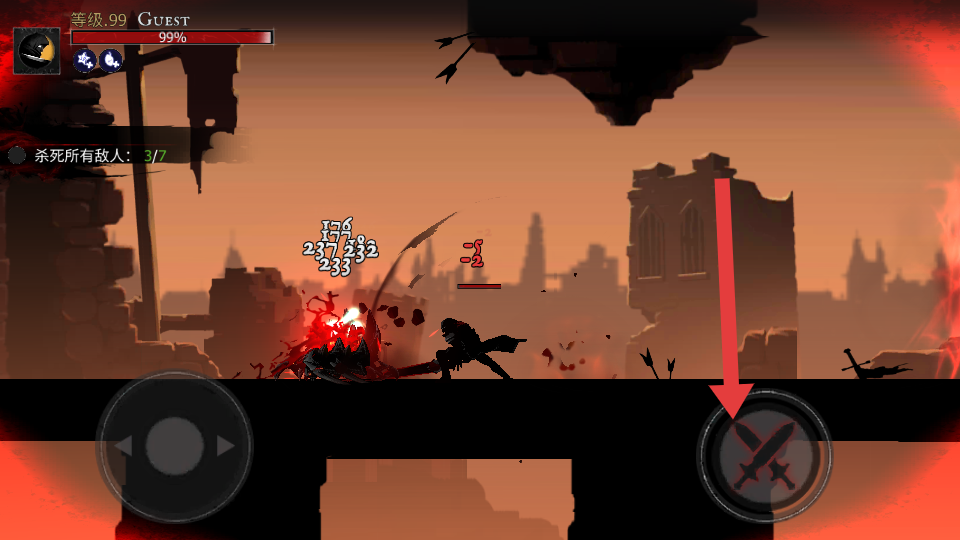Image resolution: width=960 pixels, height=540 pixels.
Task: Select the flame-plus buff icon
Action: click(110, 61)
